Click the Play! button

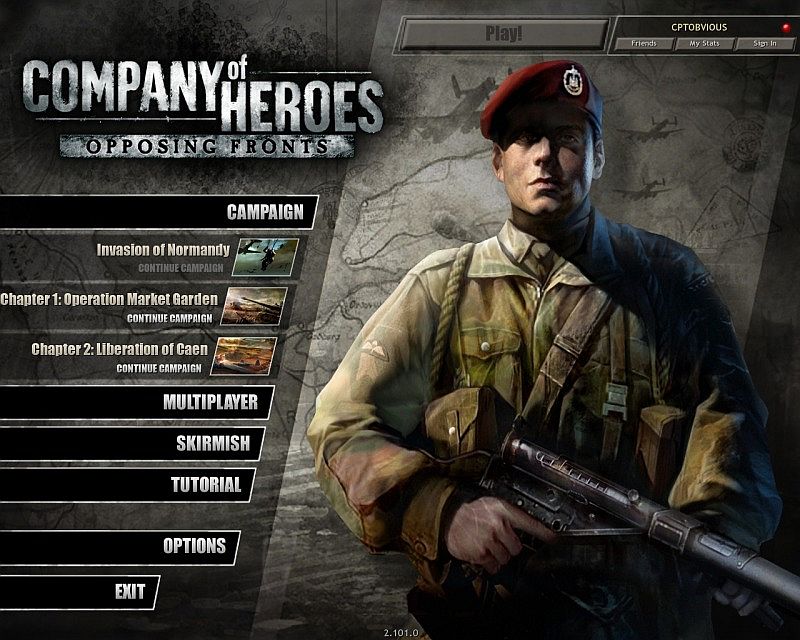(503, 34)
